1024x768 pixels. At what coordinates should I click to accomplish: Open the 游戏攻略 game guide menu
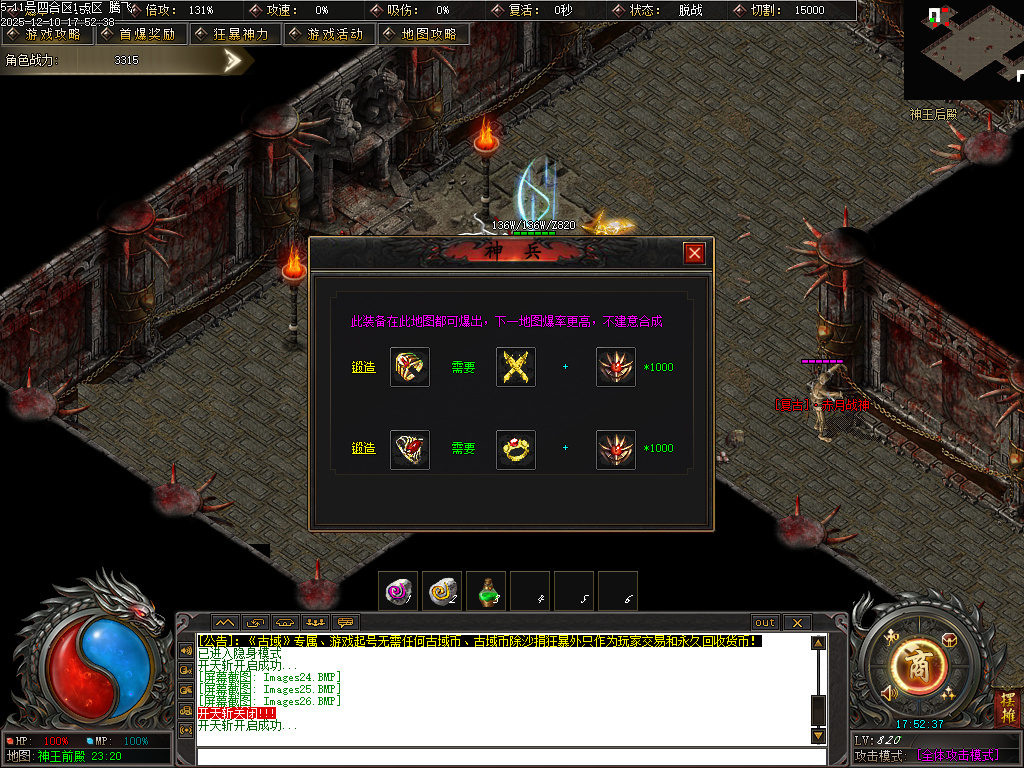coord(47,34)
